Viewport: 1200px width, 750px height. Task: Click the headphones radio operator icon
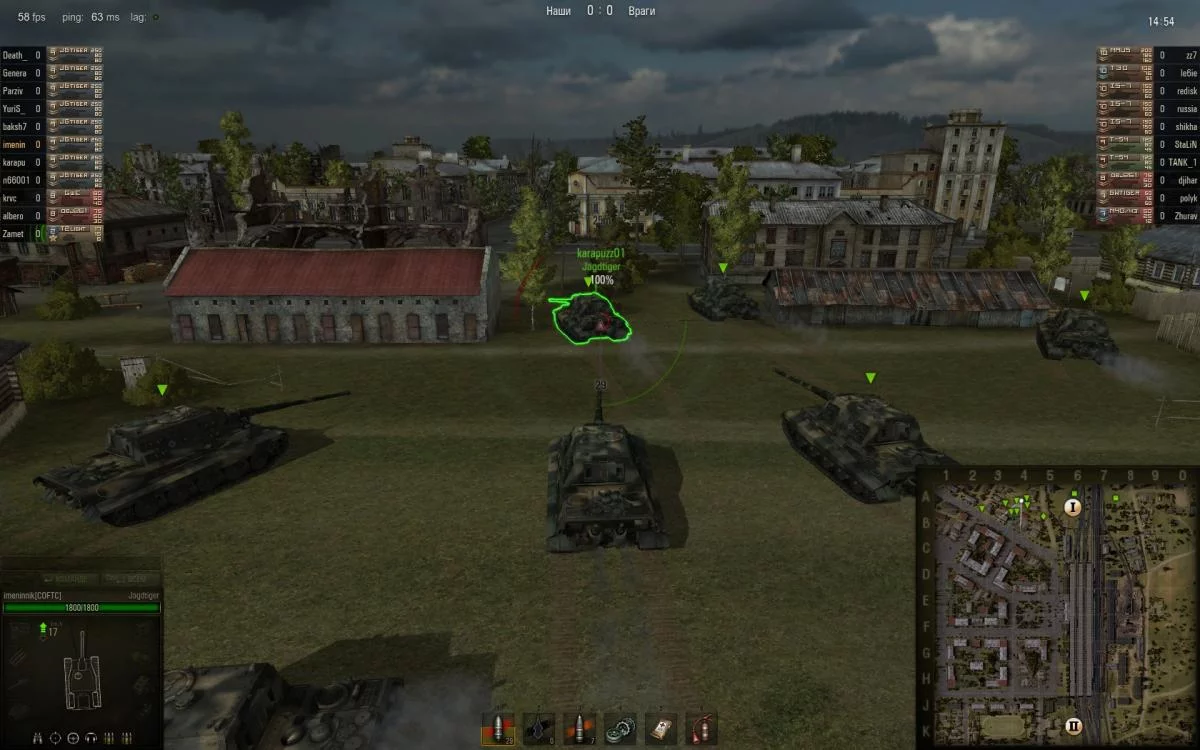89,738
